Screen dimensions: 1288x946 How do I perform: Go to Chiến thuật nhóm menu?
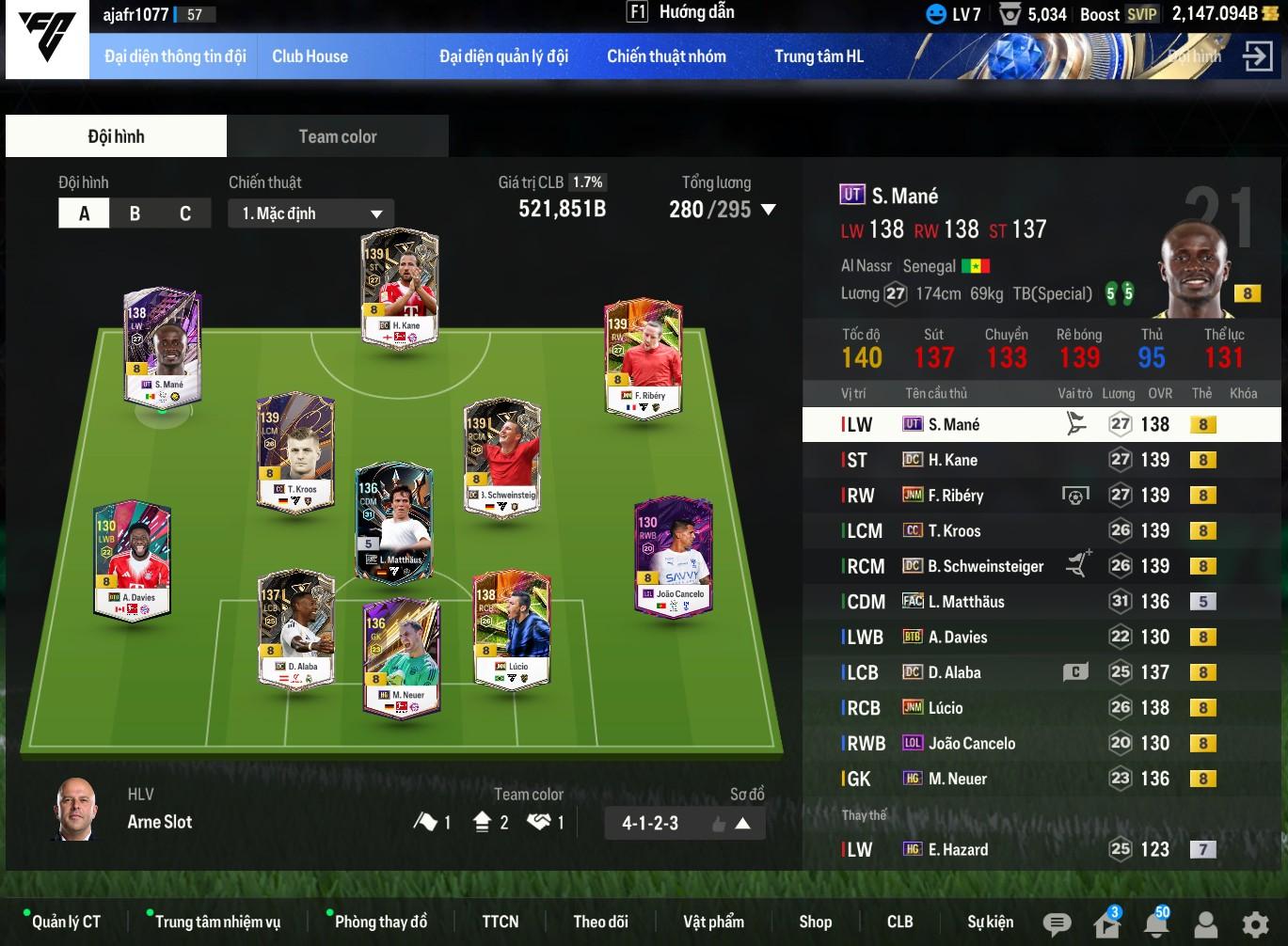pyautogui.click(x=666, y=56)
